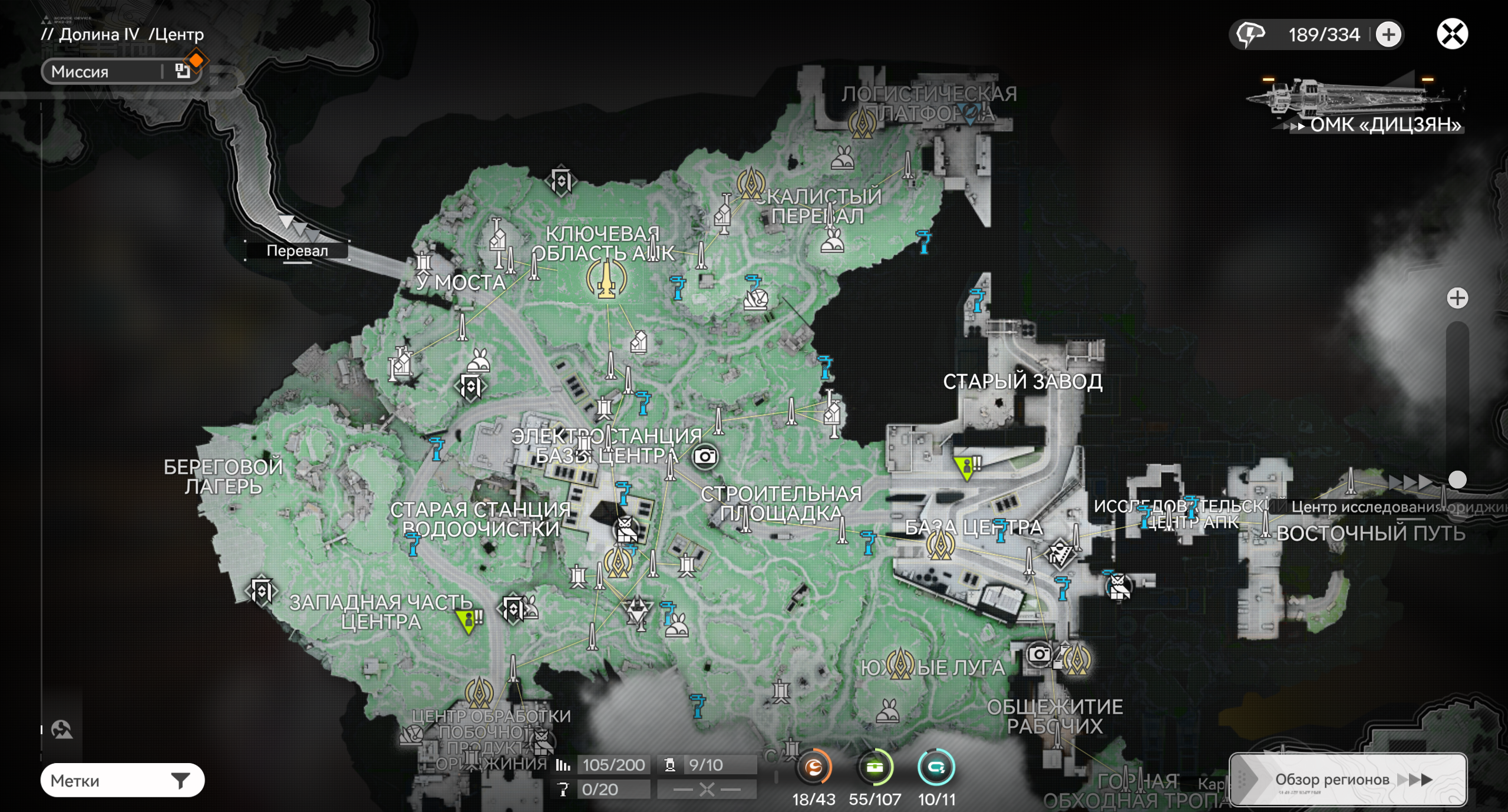Select the Логистическая платформа teleport marker
The image size is (1508, 812).
[x=862, y=123]
